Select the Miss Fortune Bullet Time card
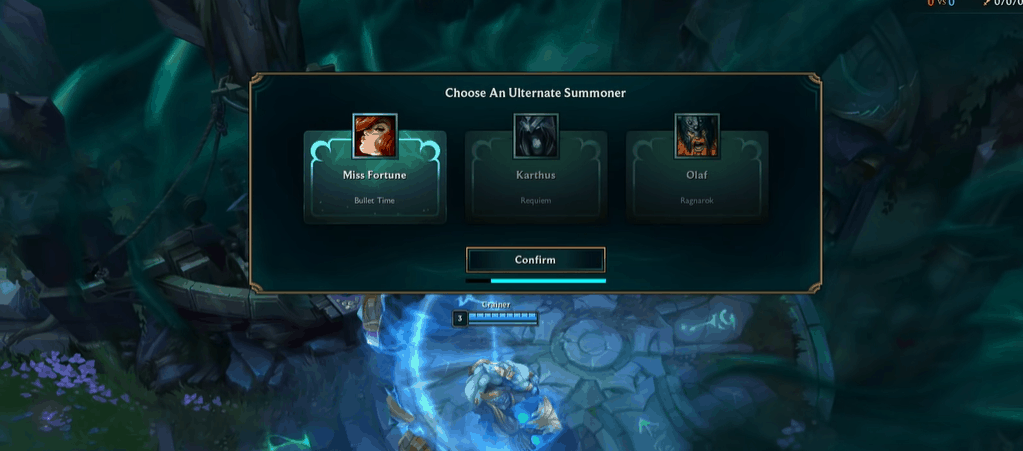 (375, 178)
